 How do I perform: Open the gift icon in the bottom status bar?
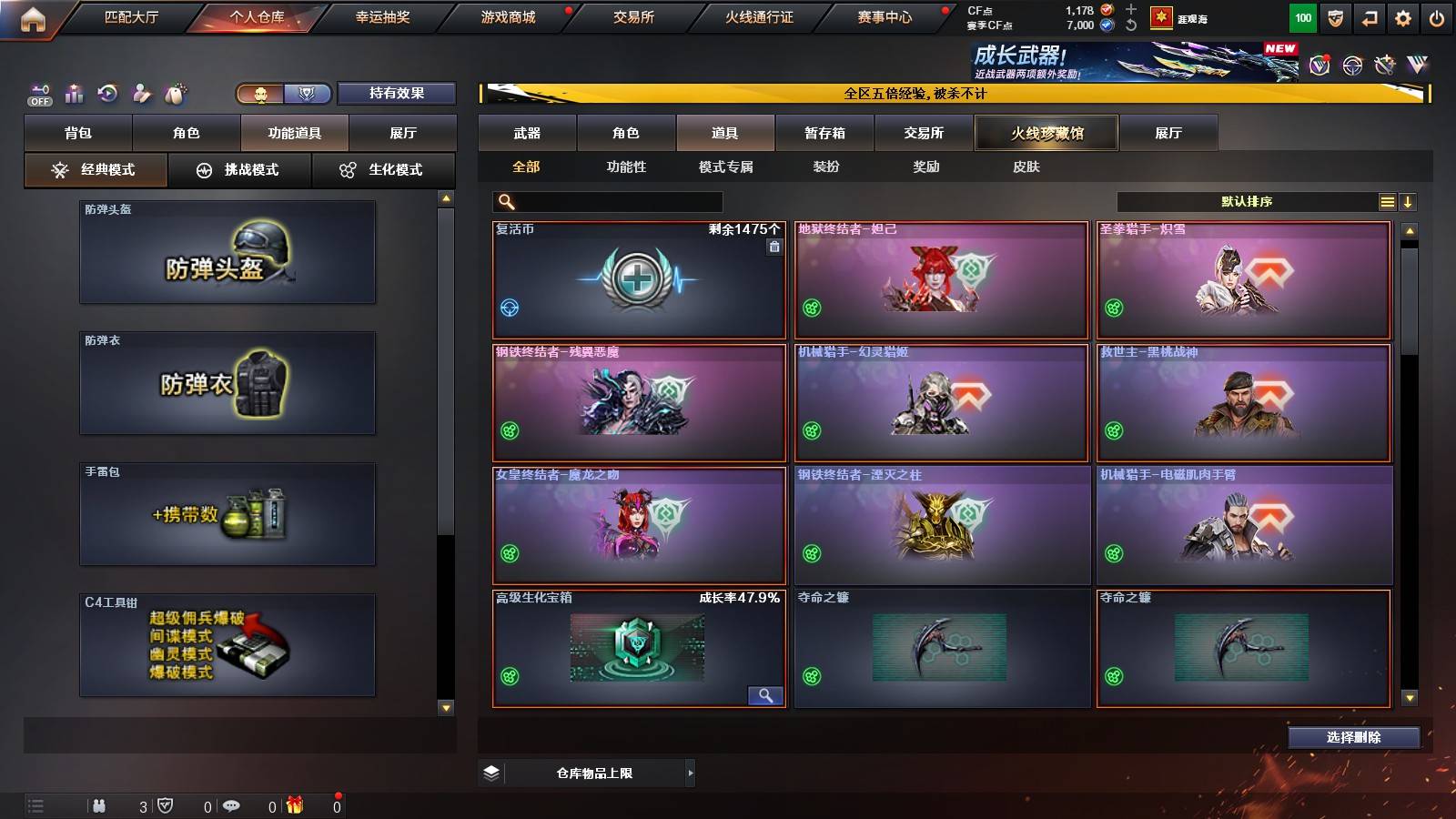(x=293, y=805)
